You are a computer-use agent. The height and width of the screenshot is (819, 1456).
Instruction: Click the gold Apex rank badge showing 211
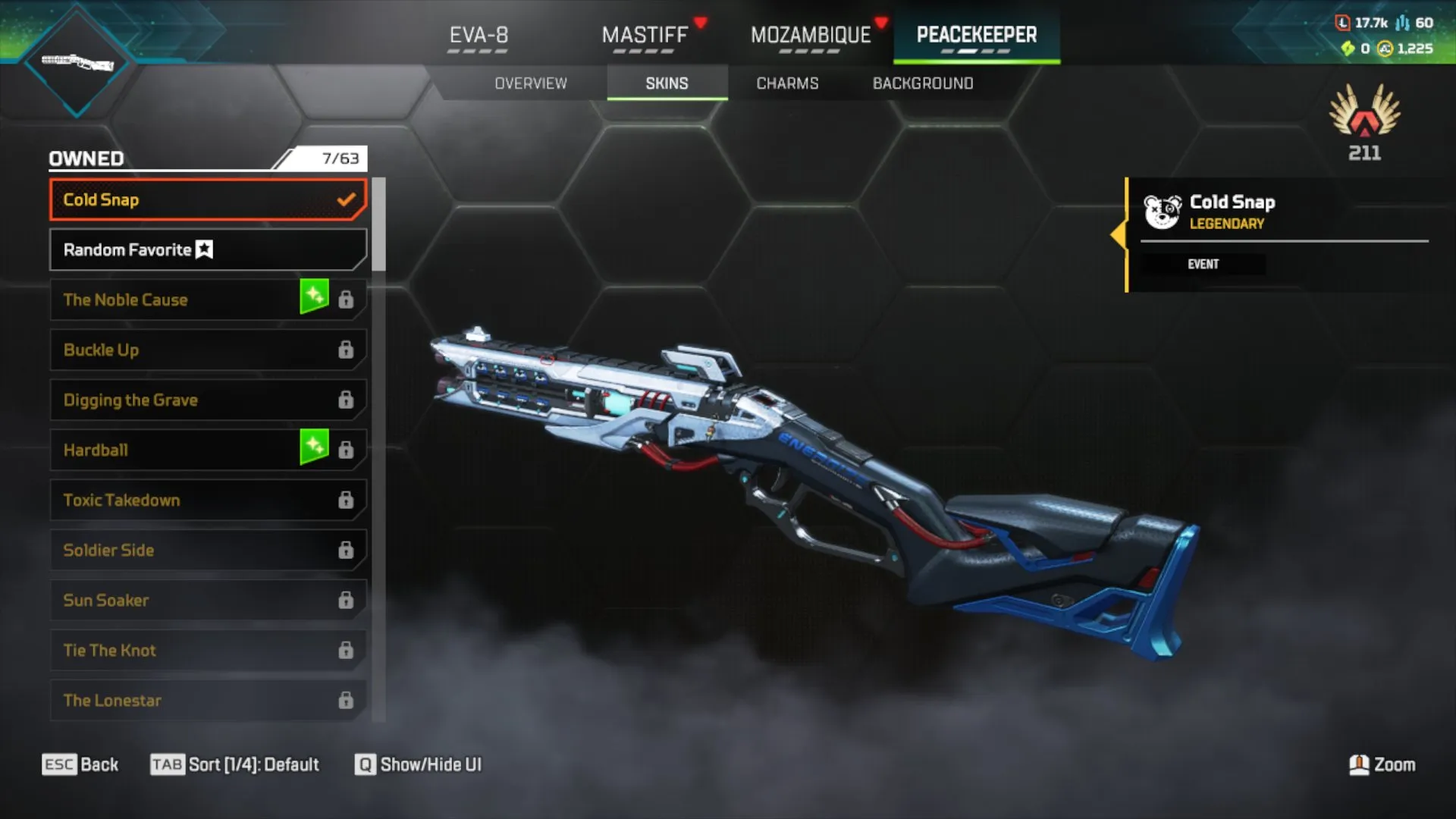tap(1363, 121)
